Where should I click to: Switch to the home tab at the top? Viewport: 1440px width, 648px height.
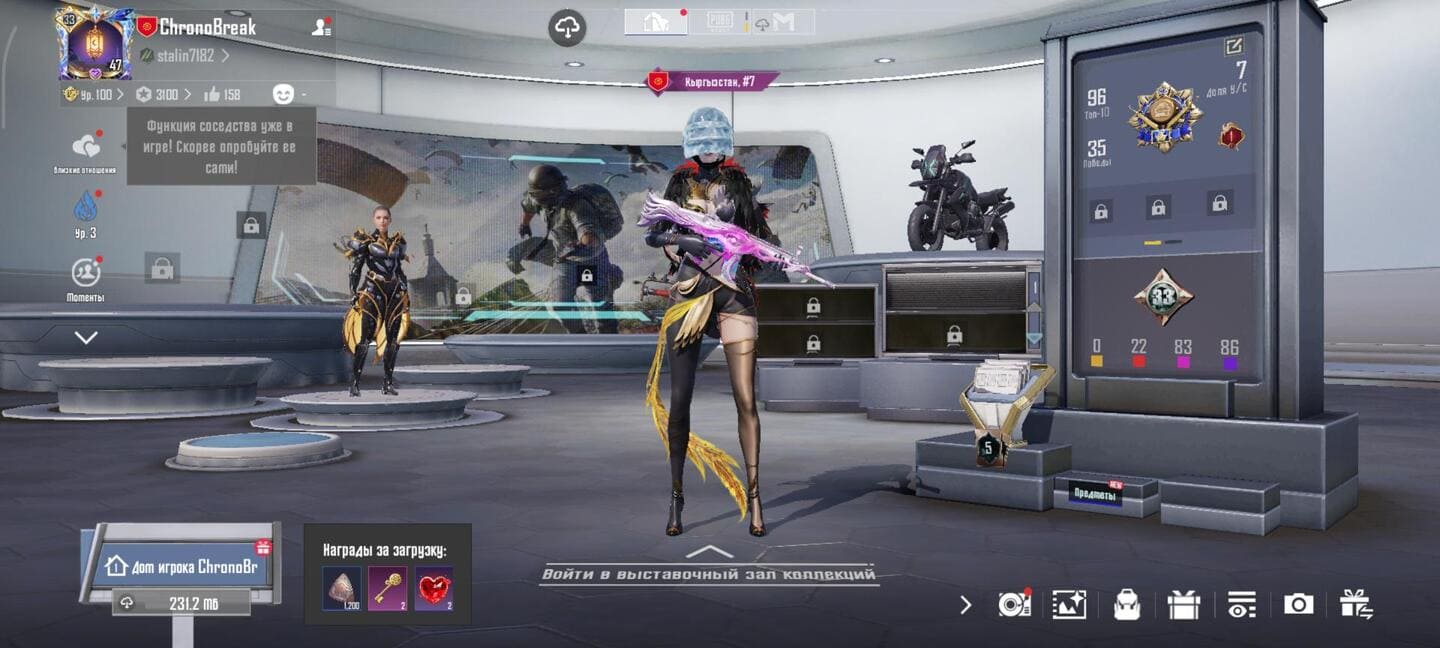[x=656, y=22]
